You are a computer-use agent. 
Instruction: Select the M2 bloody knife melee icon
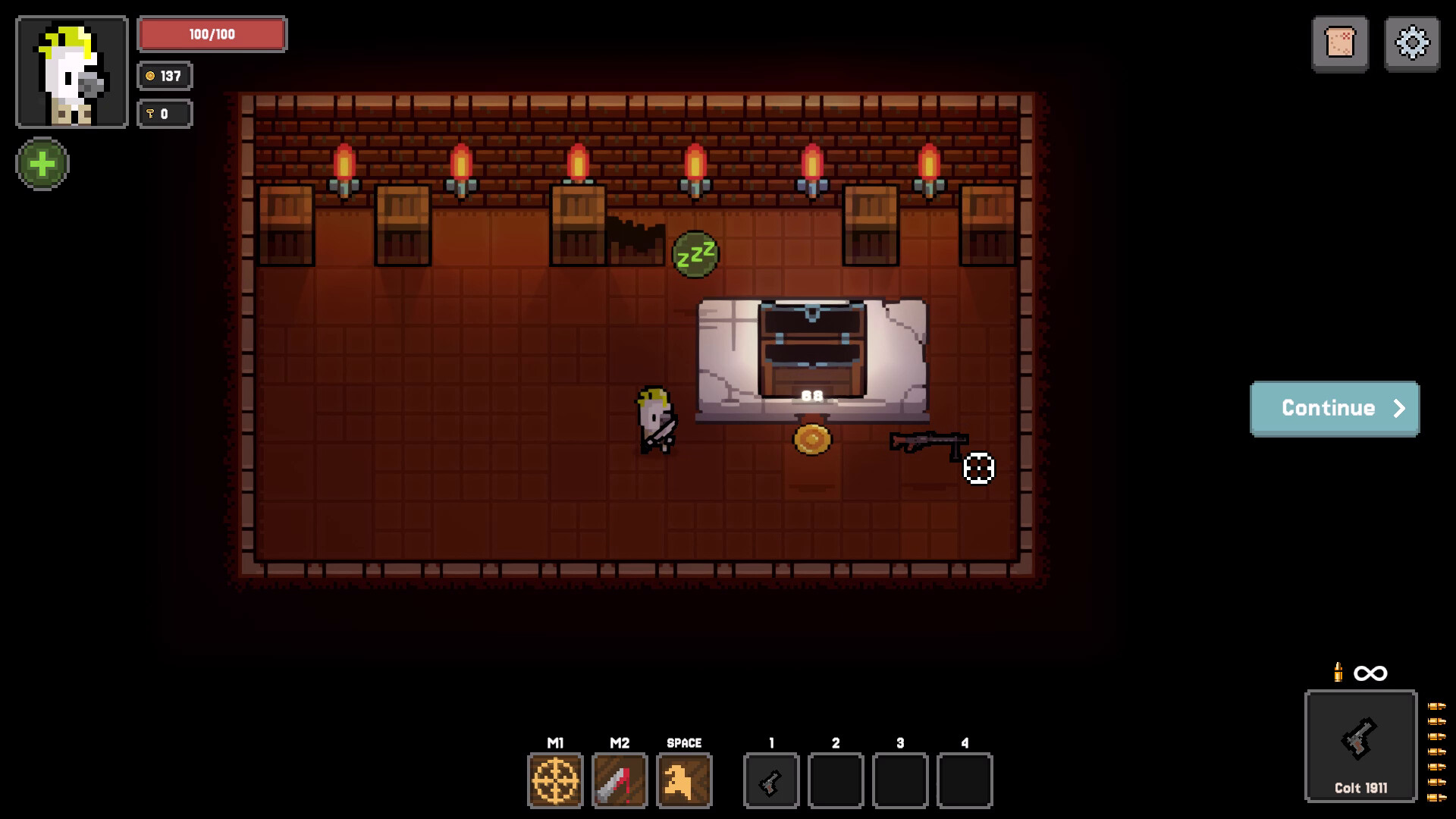(x=620, y=780)
